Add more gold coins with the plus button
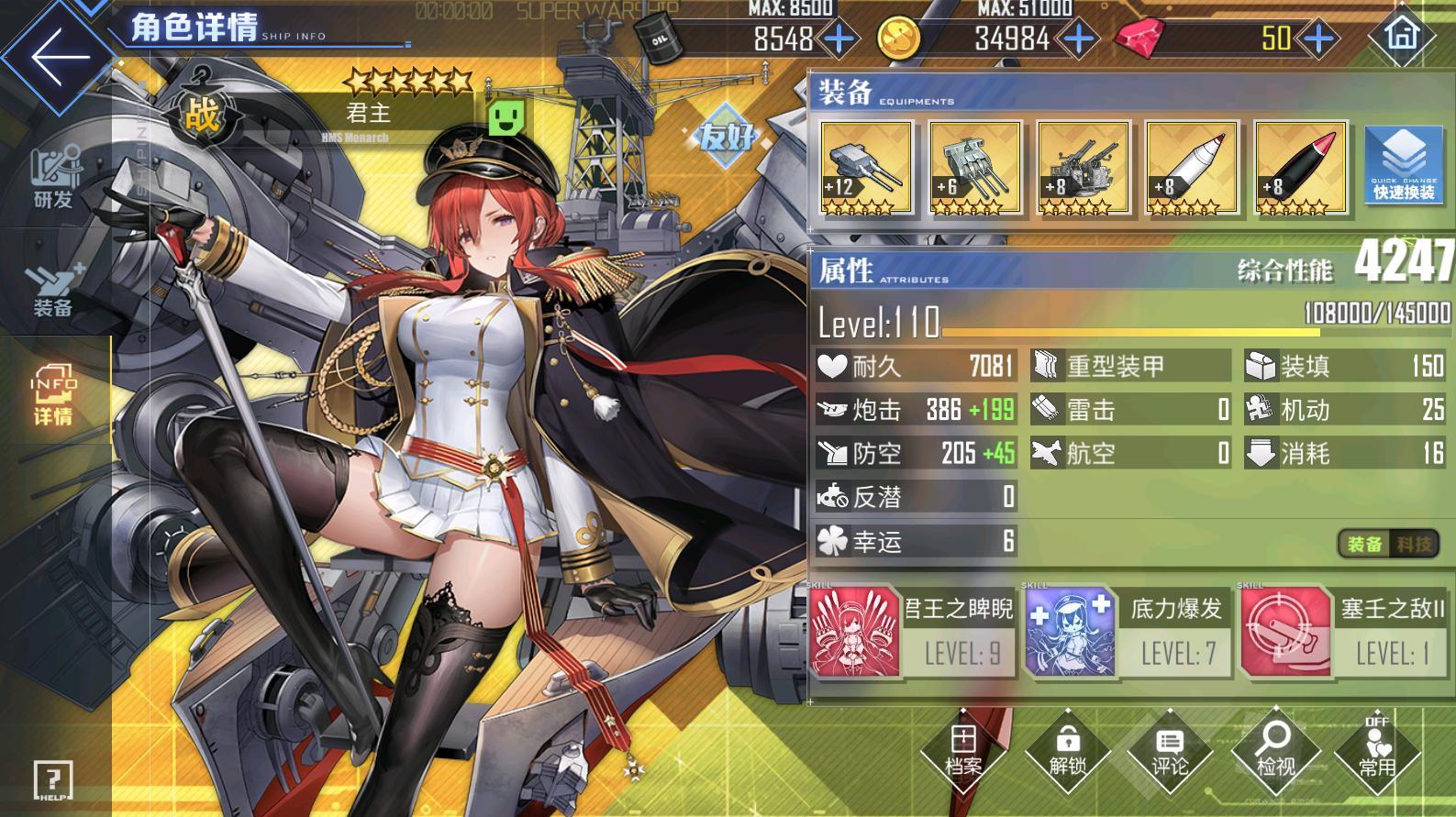 click(1079, 39)
